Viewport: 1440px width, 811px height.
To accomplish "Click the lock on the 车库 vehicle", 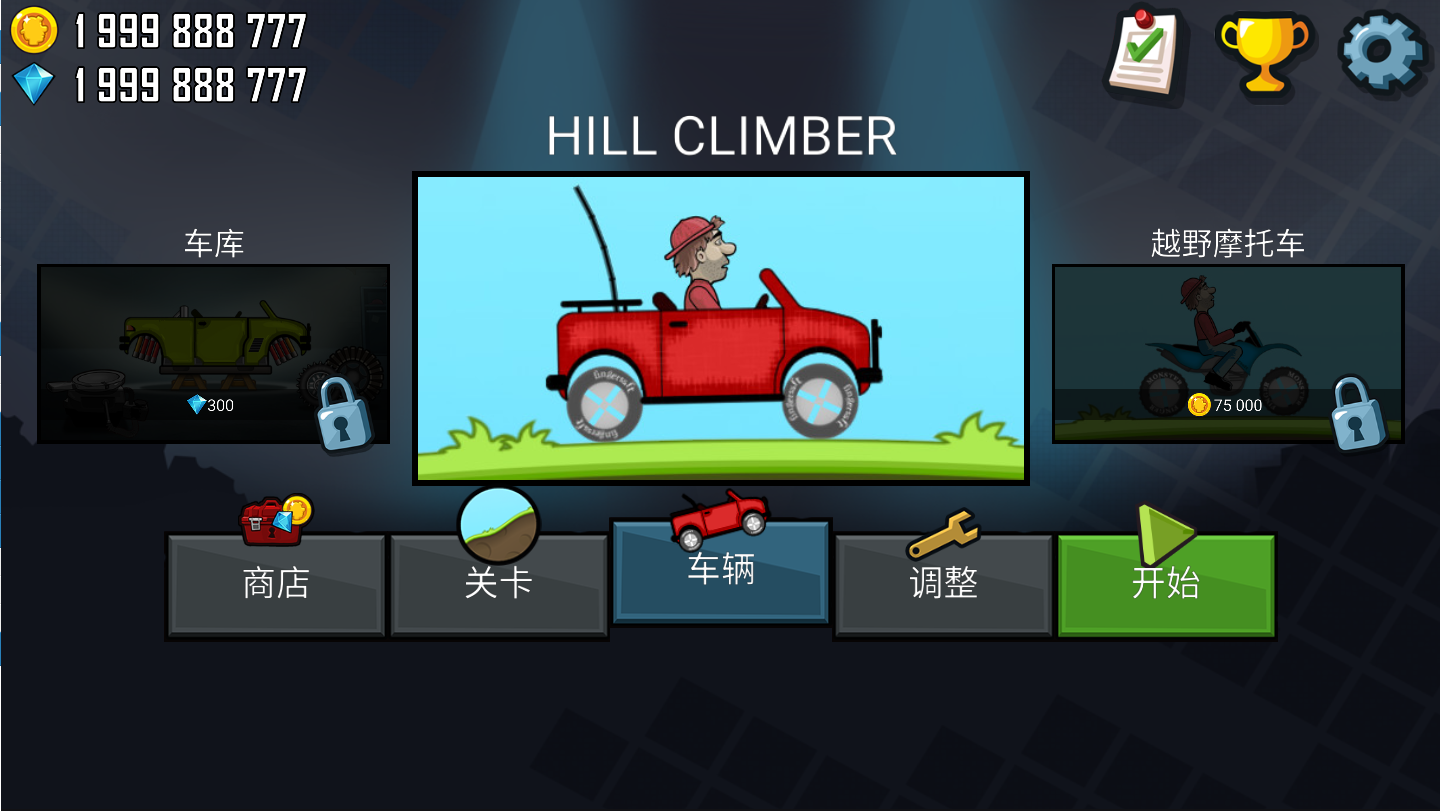I will 345,416.
